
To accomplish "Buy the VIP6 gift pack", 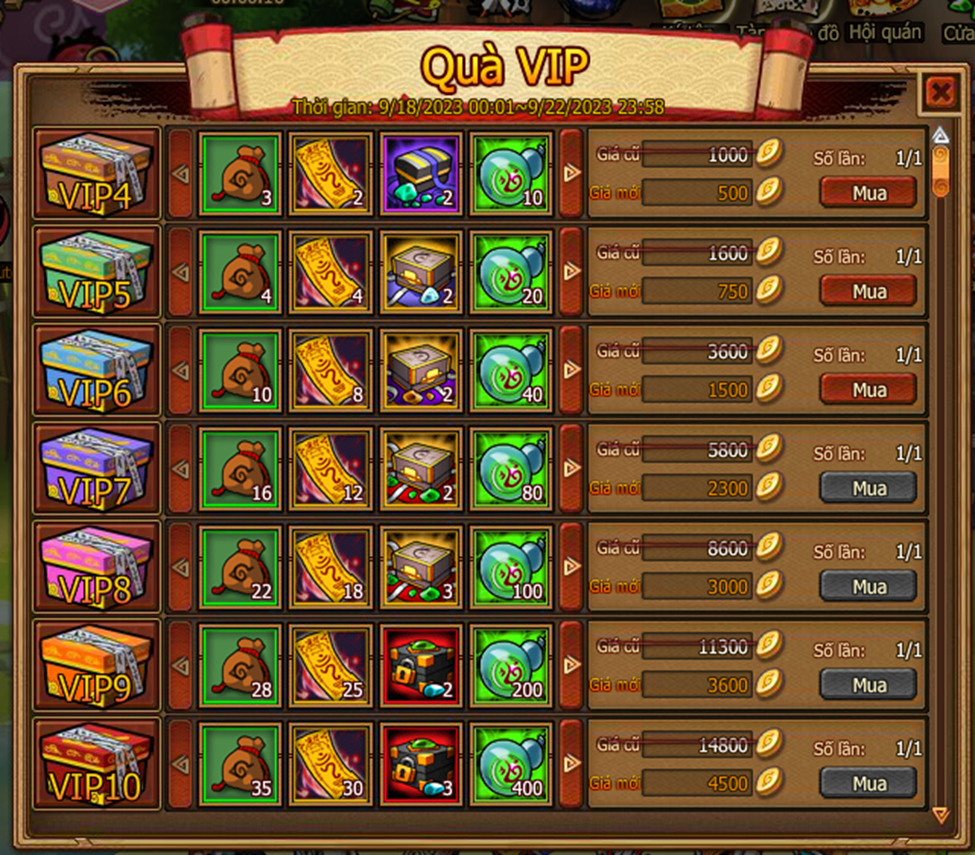I will [x=868, y=389].
